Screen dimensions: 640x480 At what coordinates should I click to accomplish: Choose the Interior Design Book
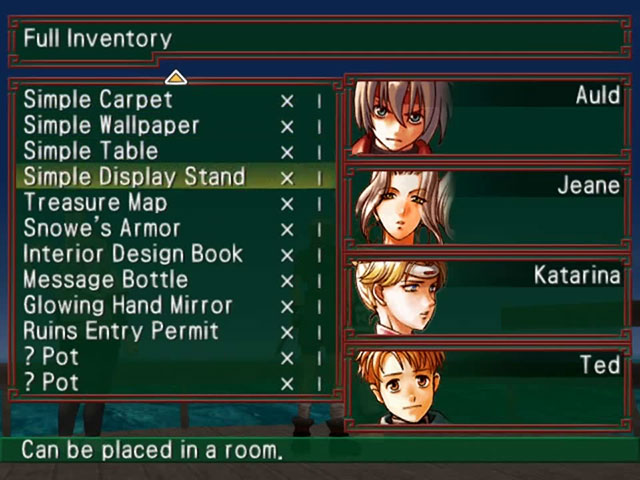point(133,254)
